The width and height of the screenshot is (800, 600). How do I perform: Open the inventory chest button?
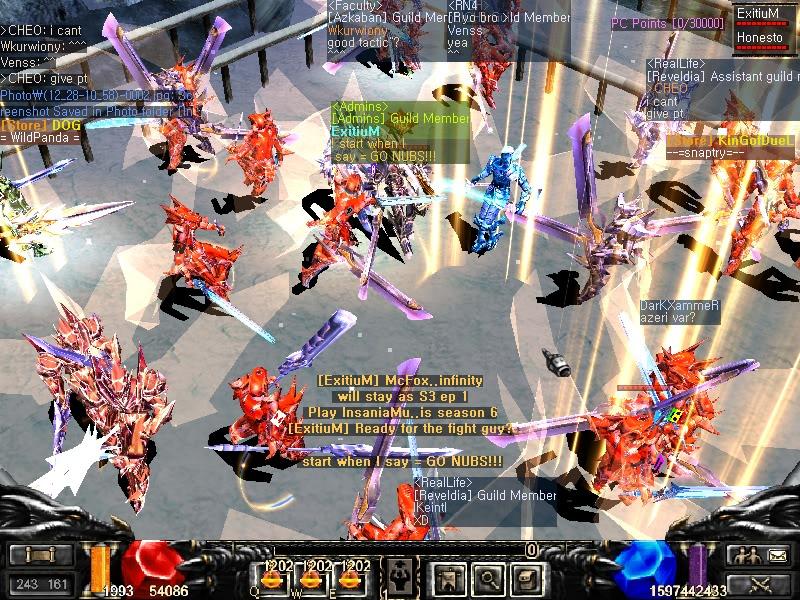coord(526,578)
